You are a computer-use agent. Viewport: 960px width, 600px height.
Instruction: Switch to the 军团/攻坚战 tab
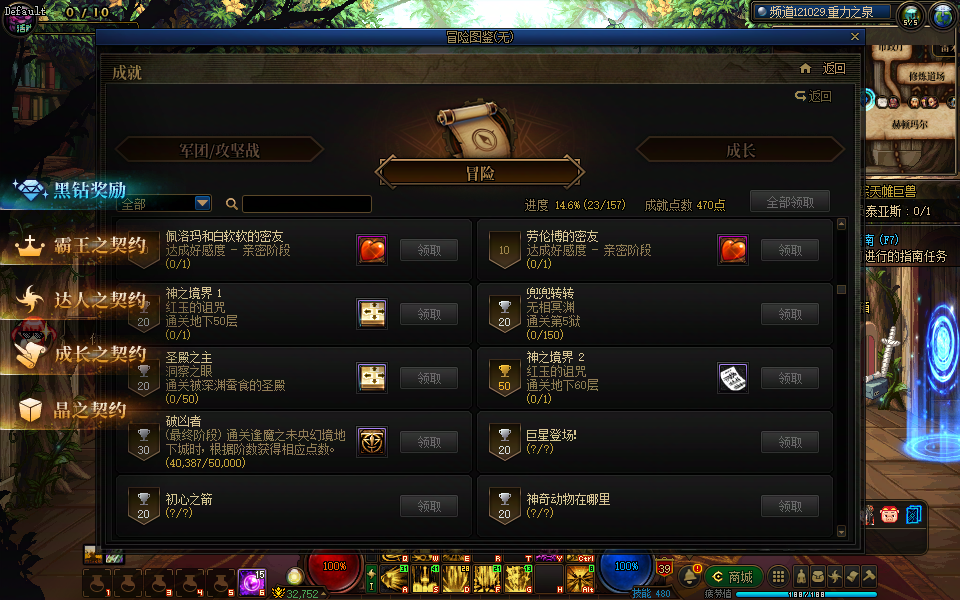(x=219, y=150)
